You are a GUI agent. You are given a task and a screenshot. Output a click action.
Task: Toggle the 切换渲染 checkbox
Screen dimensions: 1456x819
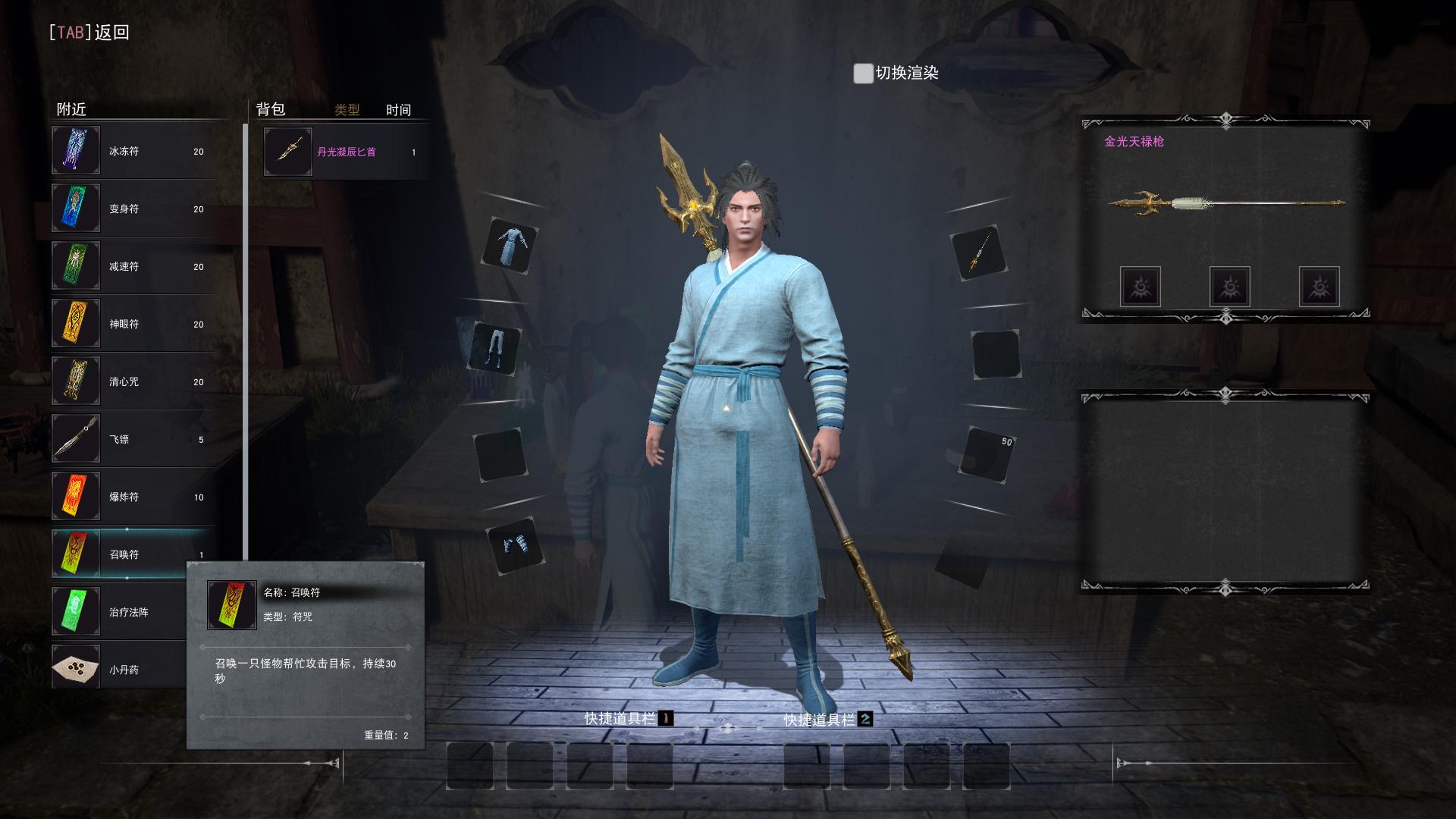click(863, 74)
